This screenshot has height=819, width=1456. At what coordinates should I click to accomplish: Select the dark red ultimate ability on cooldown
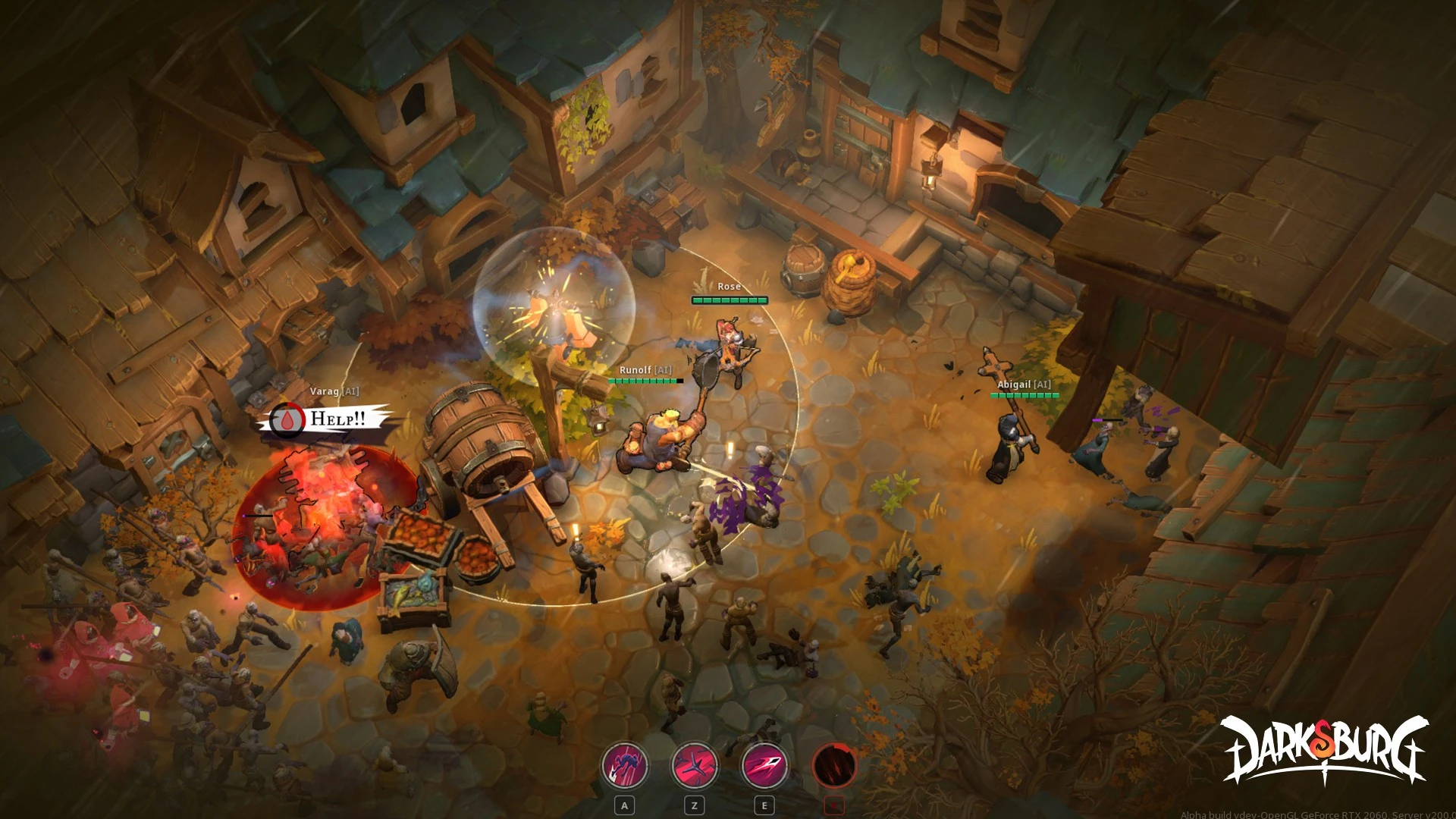834,766
